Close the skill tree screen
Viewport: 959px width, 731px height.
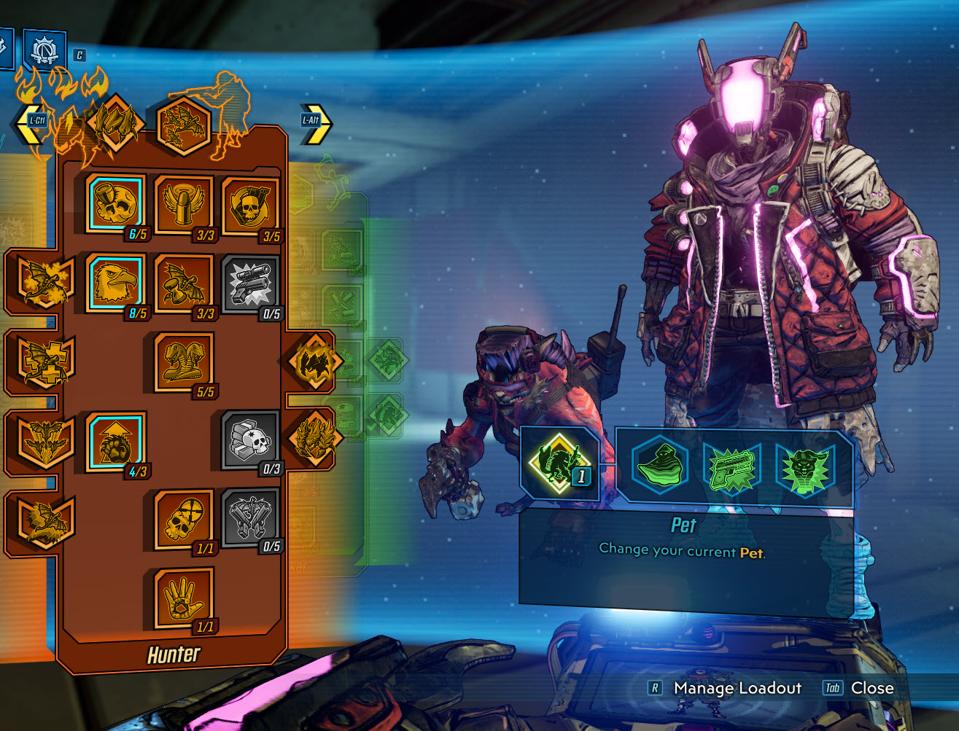(x=872, y=688)
